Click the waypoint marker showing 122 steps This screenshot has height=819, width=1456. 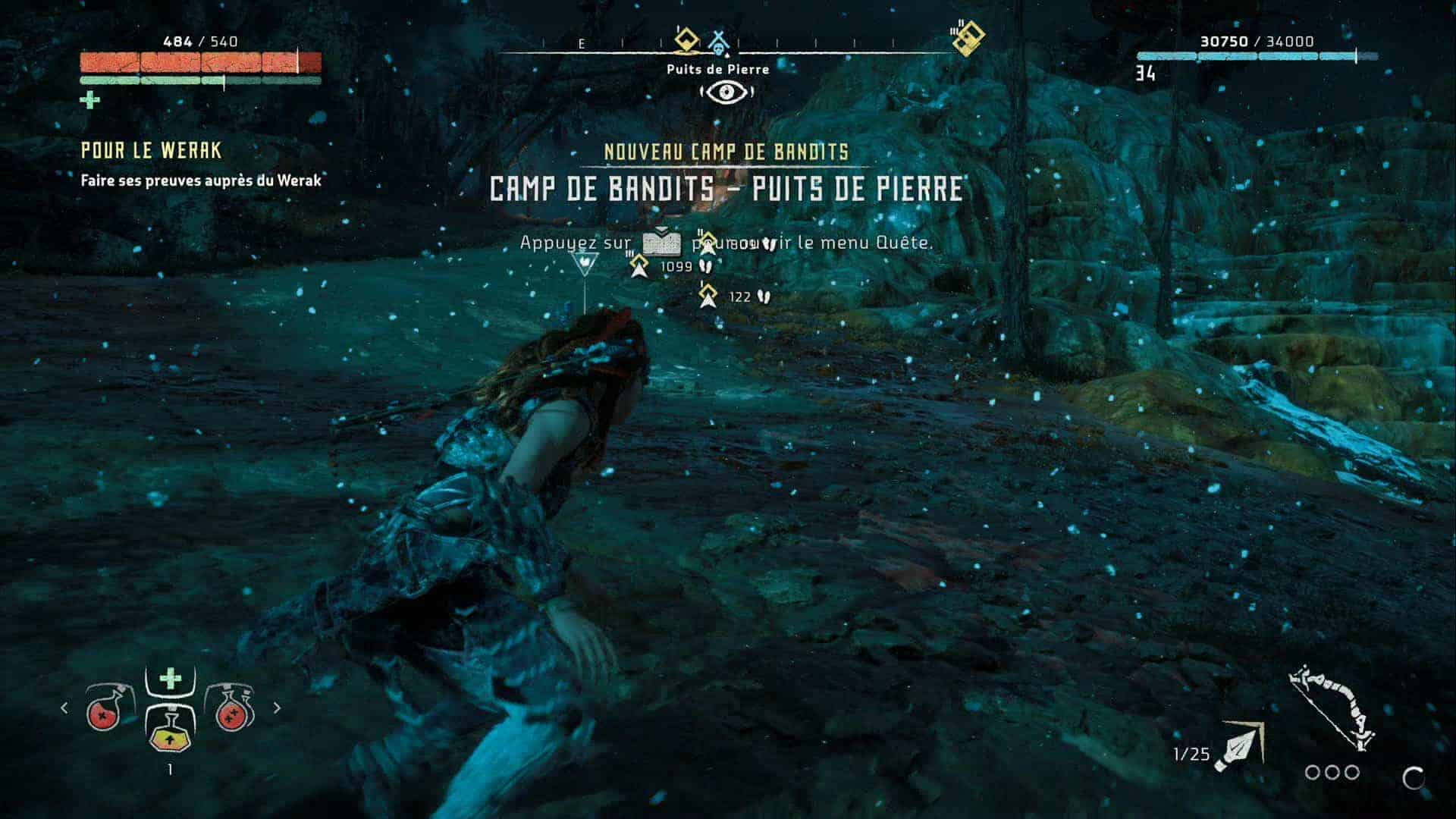(709, 297)
